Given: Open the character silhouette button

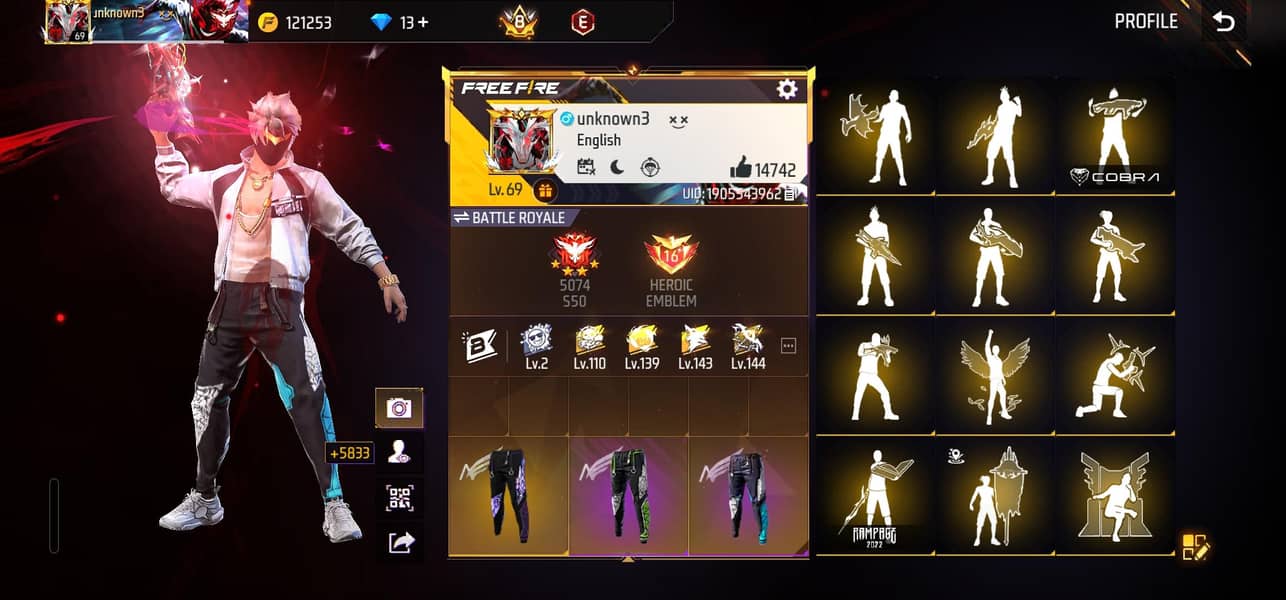Looking at the screenshot, I should tap(399, 452).
